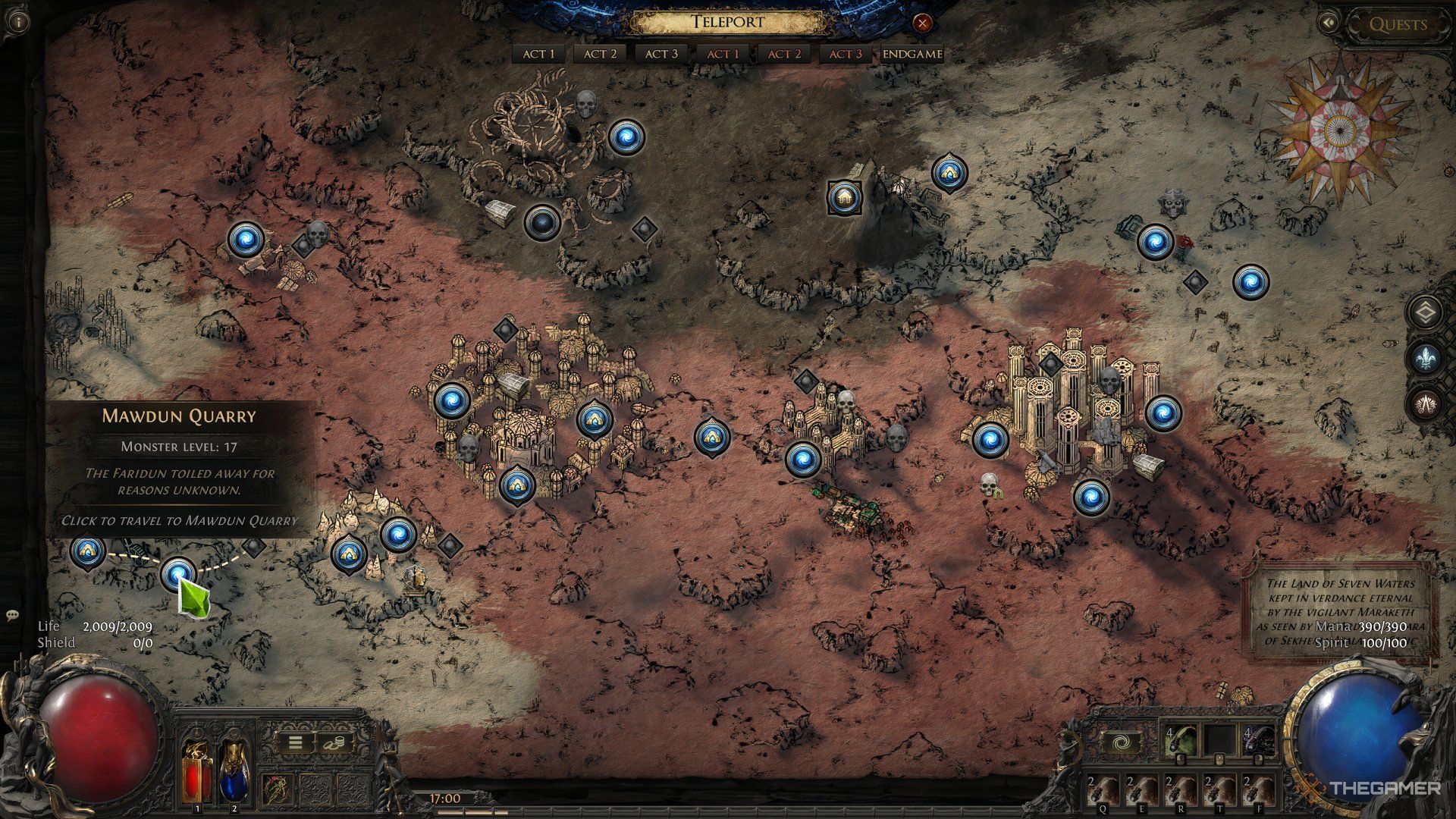Select the white Act 1 tab
The height and width of the screenshot is (819, 1456).
pyautogui.click(x=539, y=54)
